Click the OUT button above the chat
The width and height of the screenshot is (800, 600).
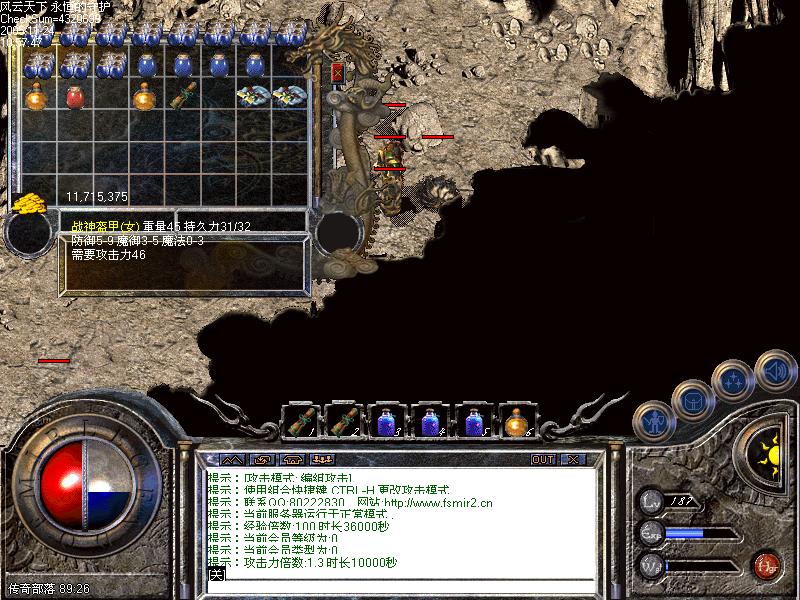tap(542, 460)
